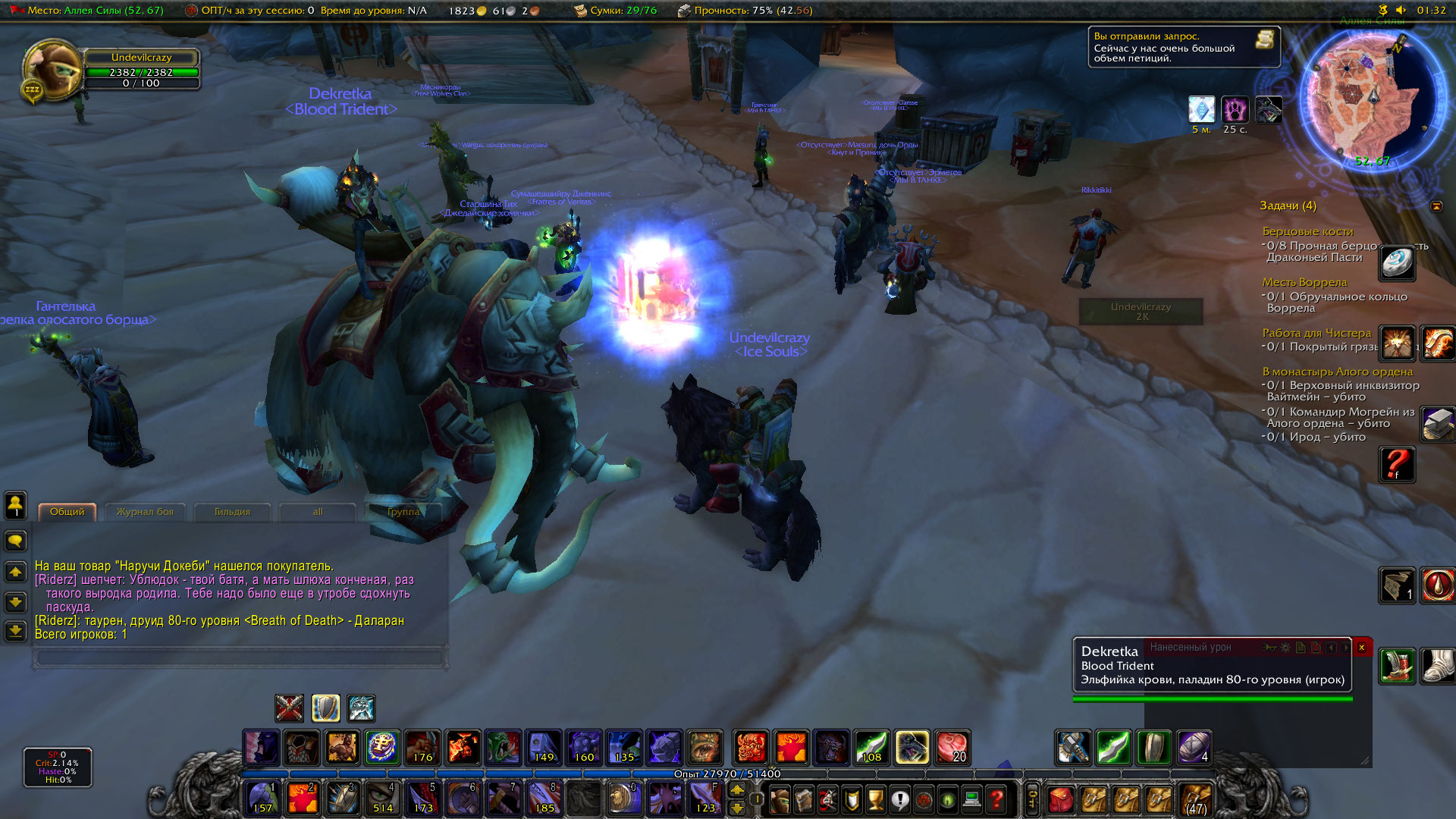The width and height of the screenshot is (1456, 819).
Task: Collapse the Задачи quest tracker
Action: (x=1436, y=206)
